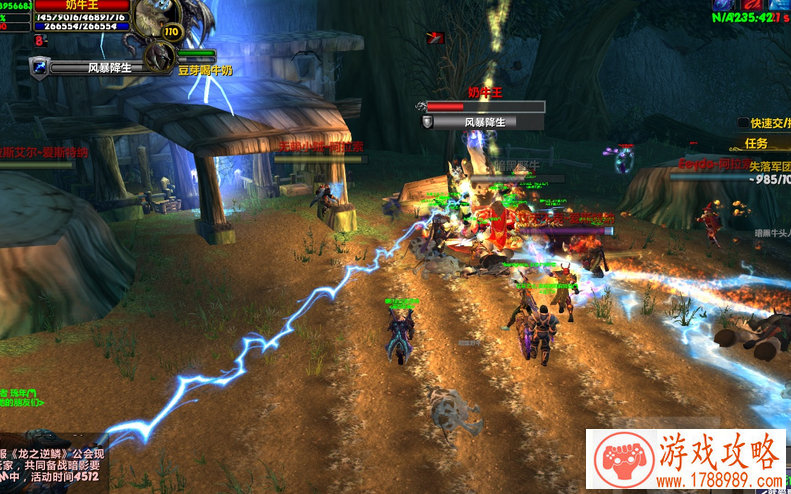Toggle the 快速交/接 quick turn-in checkbox
791x494 pixels.
tap(744, 123)
